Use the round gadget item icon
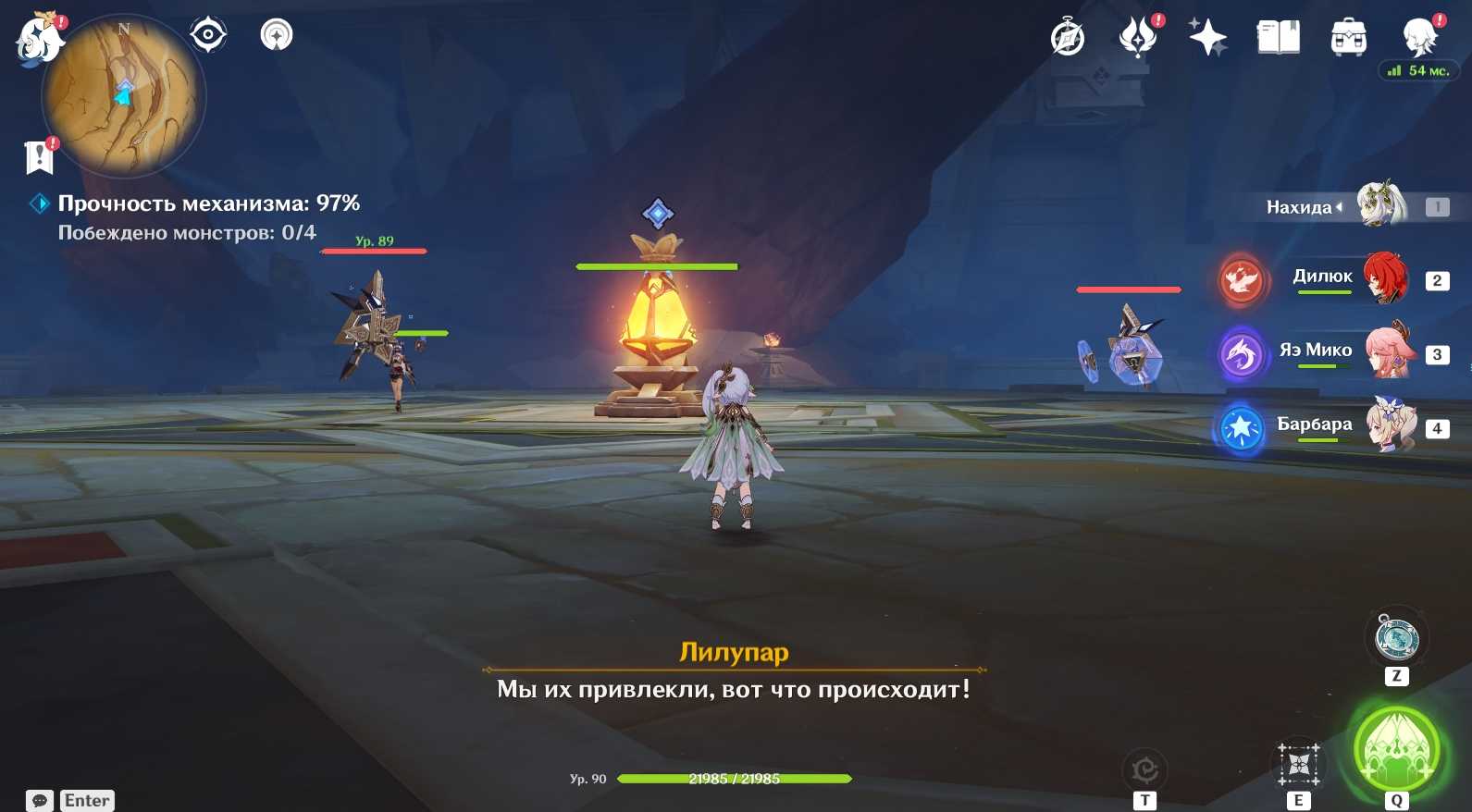 (x=1396, y=637)
